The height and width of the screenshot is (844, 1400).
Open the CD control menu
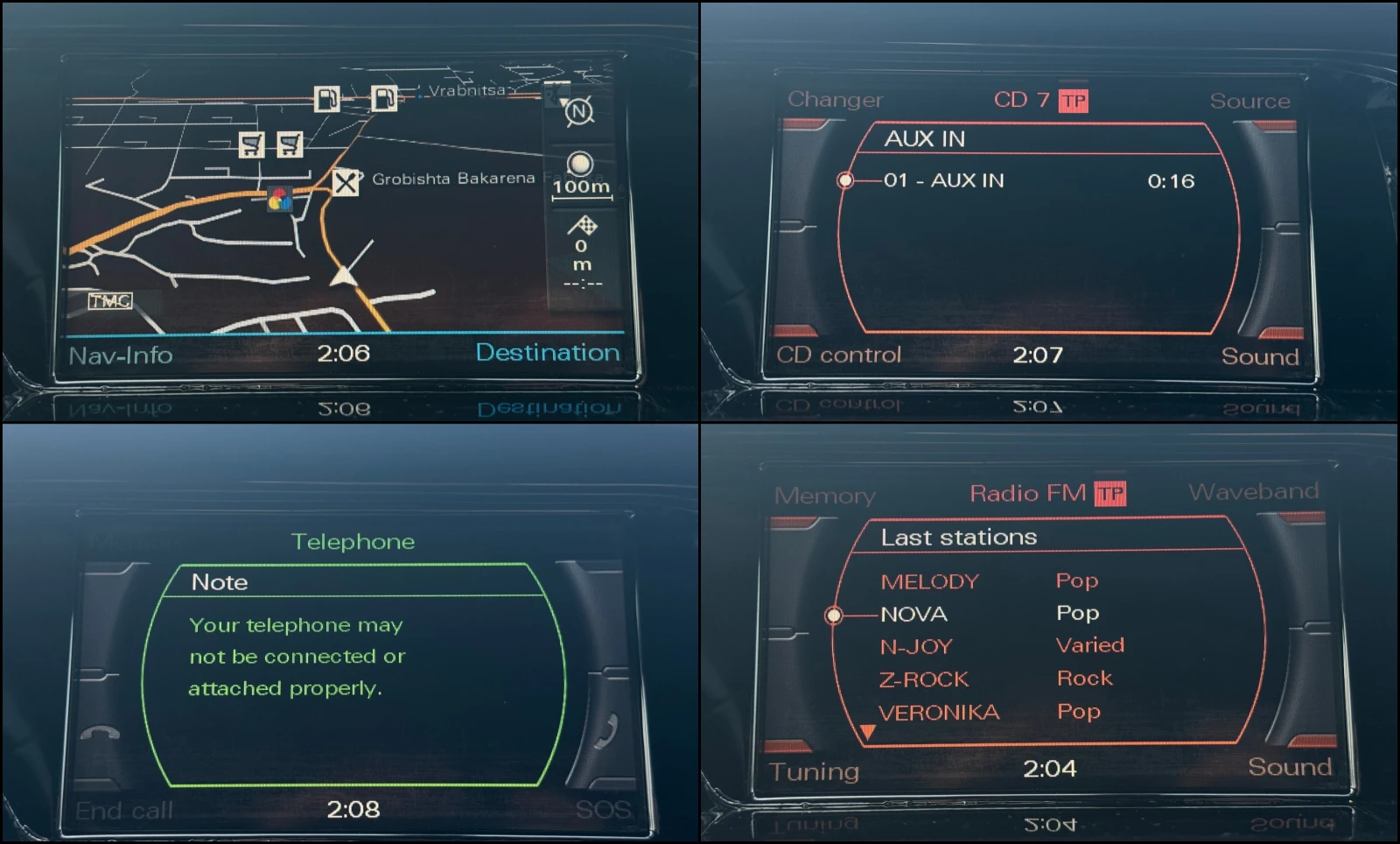click(837, 355)
